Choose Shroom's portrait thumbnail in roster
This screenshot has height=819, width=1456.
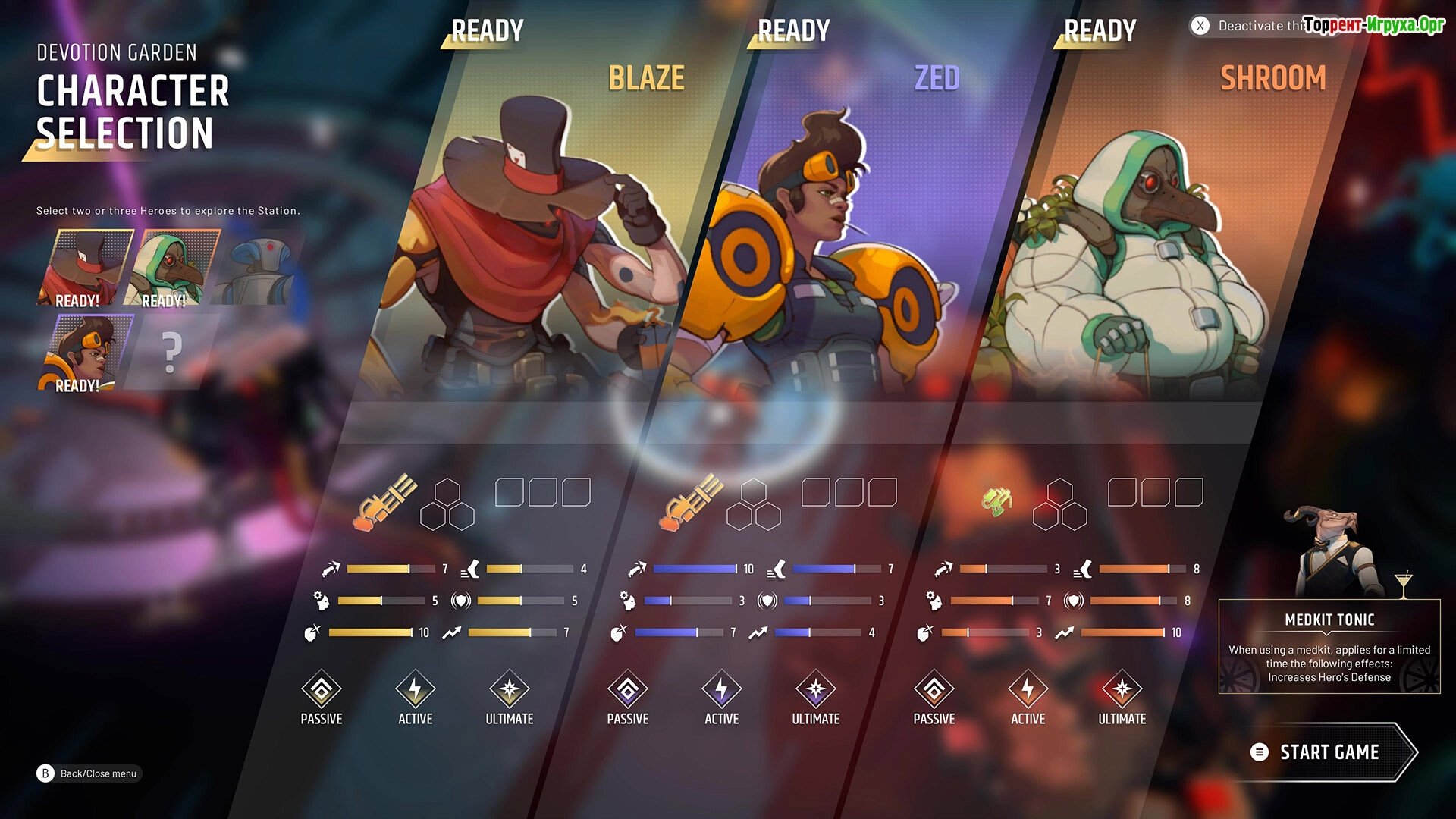click(x=171, y=268)
